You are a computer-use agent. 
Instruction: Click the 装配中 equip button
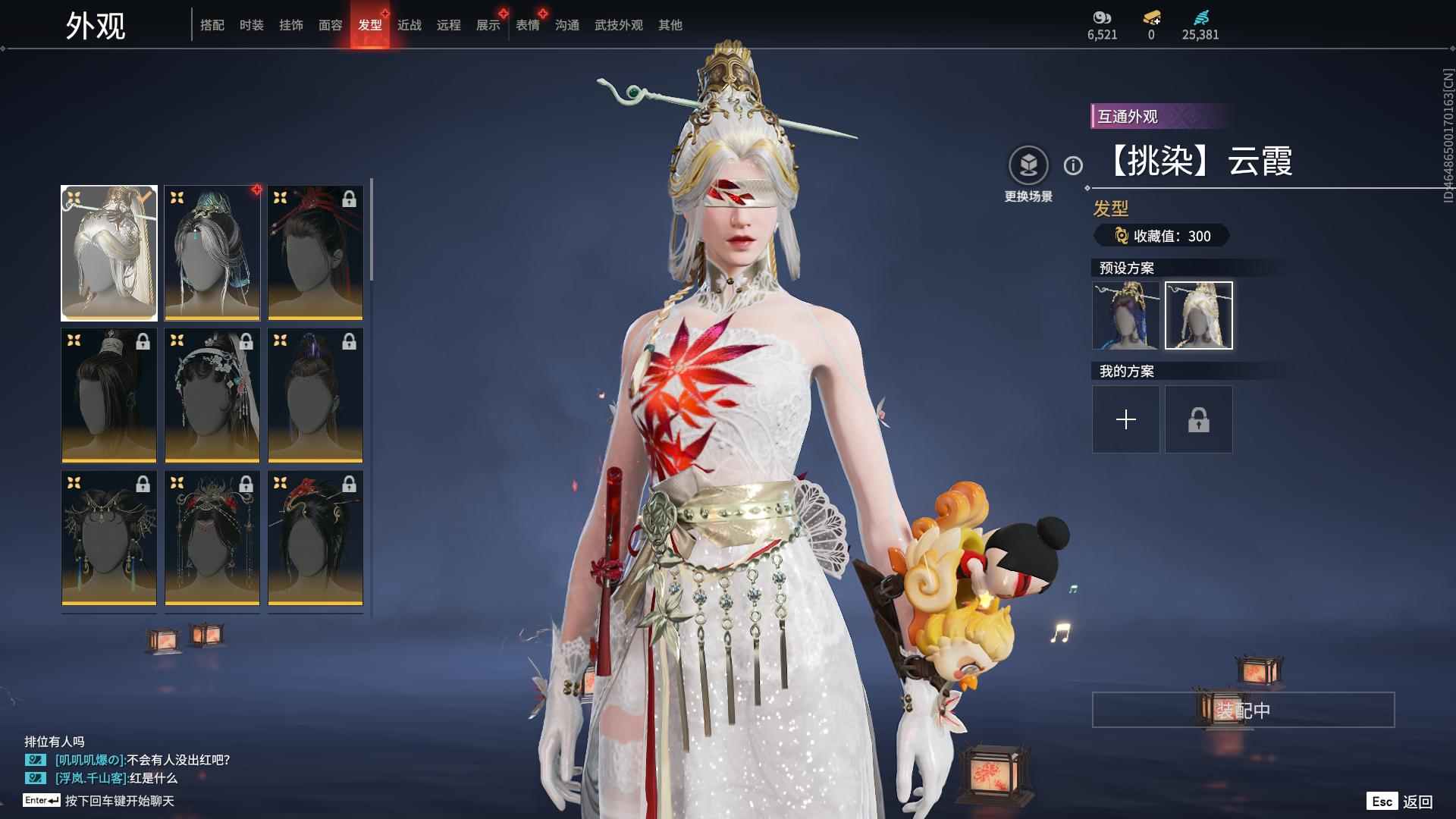coord(1243,710)
